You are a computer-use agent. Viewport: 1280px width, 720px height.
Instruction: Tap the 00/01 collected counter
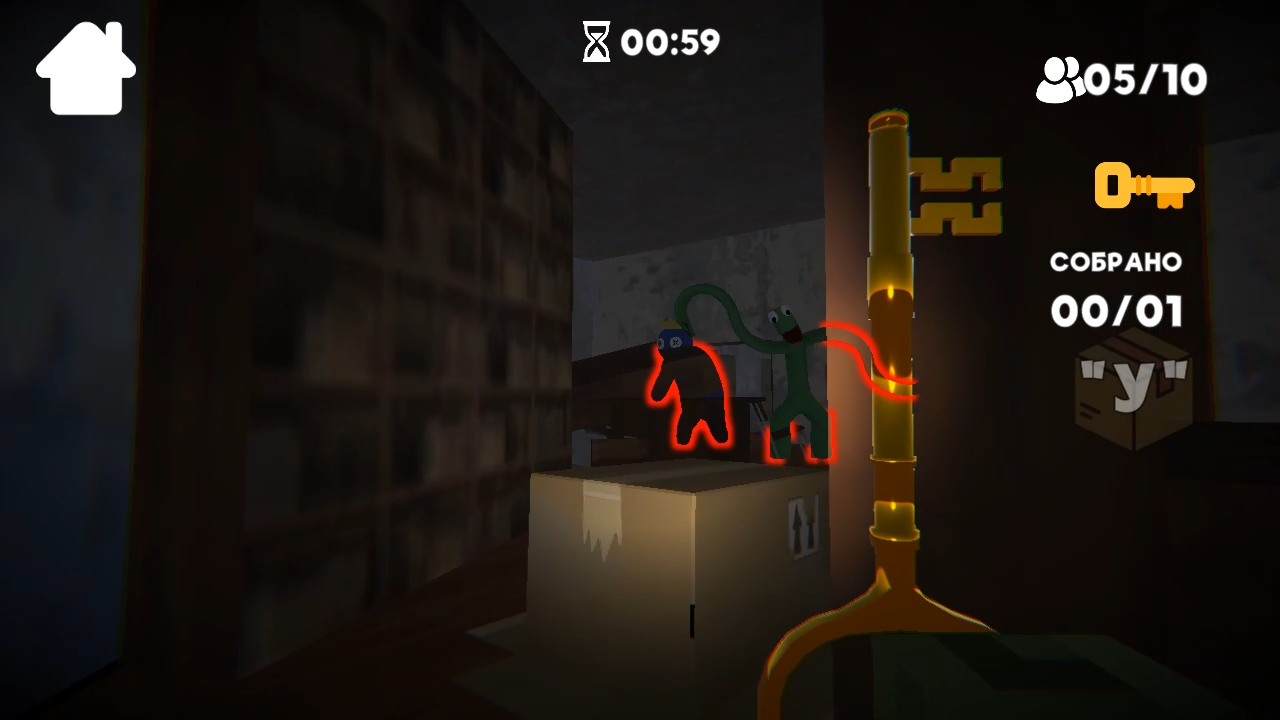coord(1117,312)
